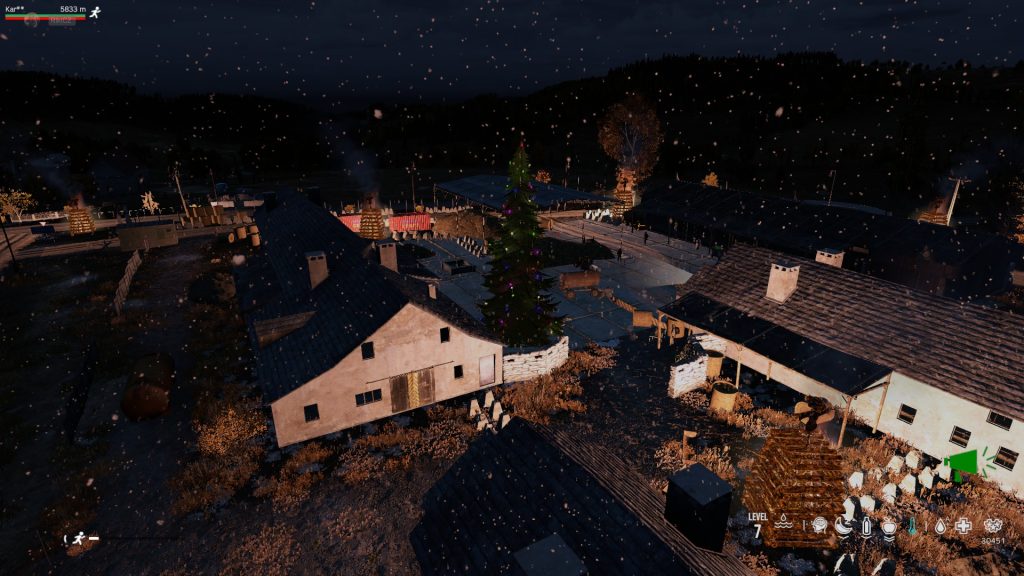Click the running figure beside 5833 m

(95, 12)
